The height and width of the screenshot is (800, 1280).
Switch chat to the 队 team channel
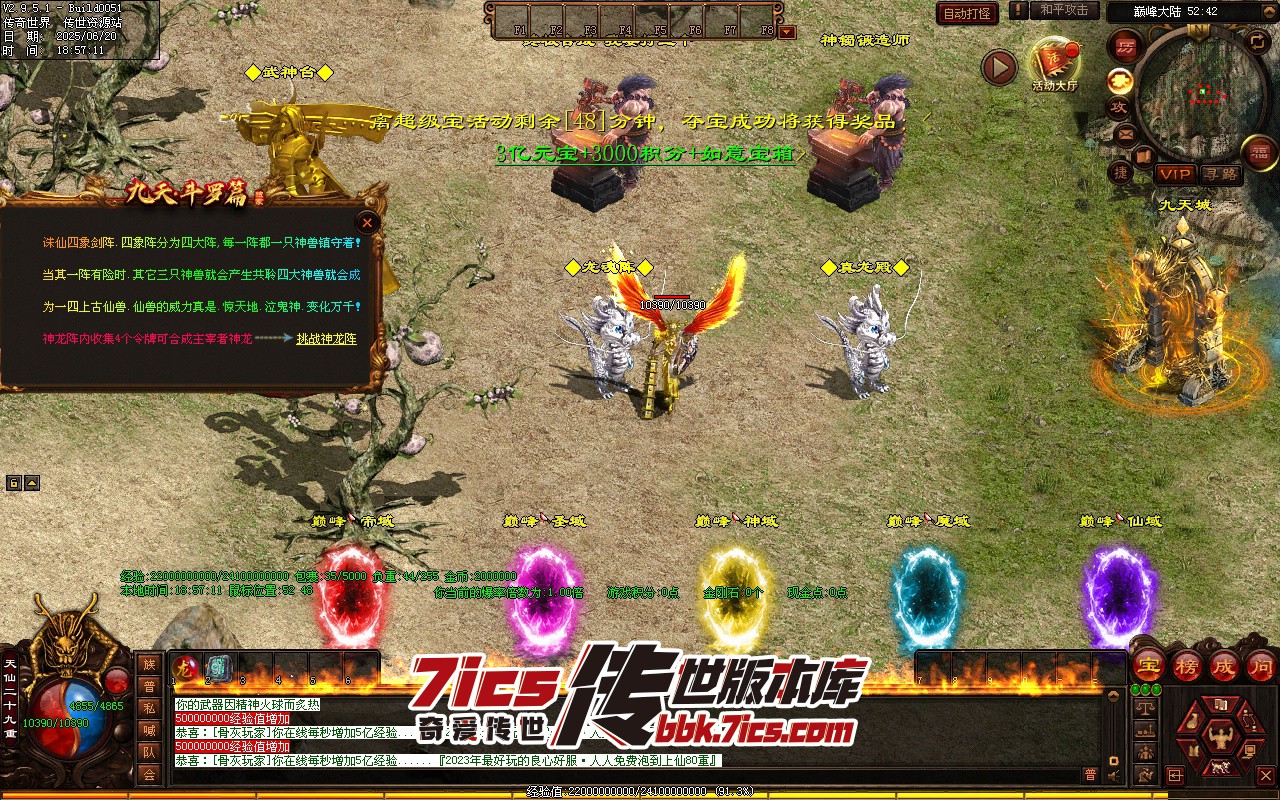tap(149, 752)
